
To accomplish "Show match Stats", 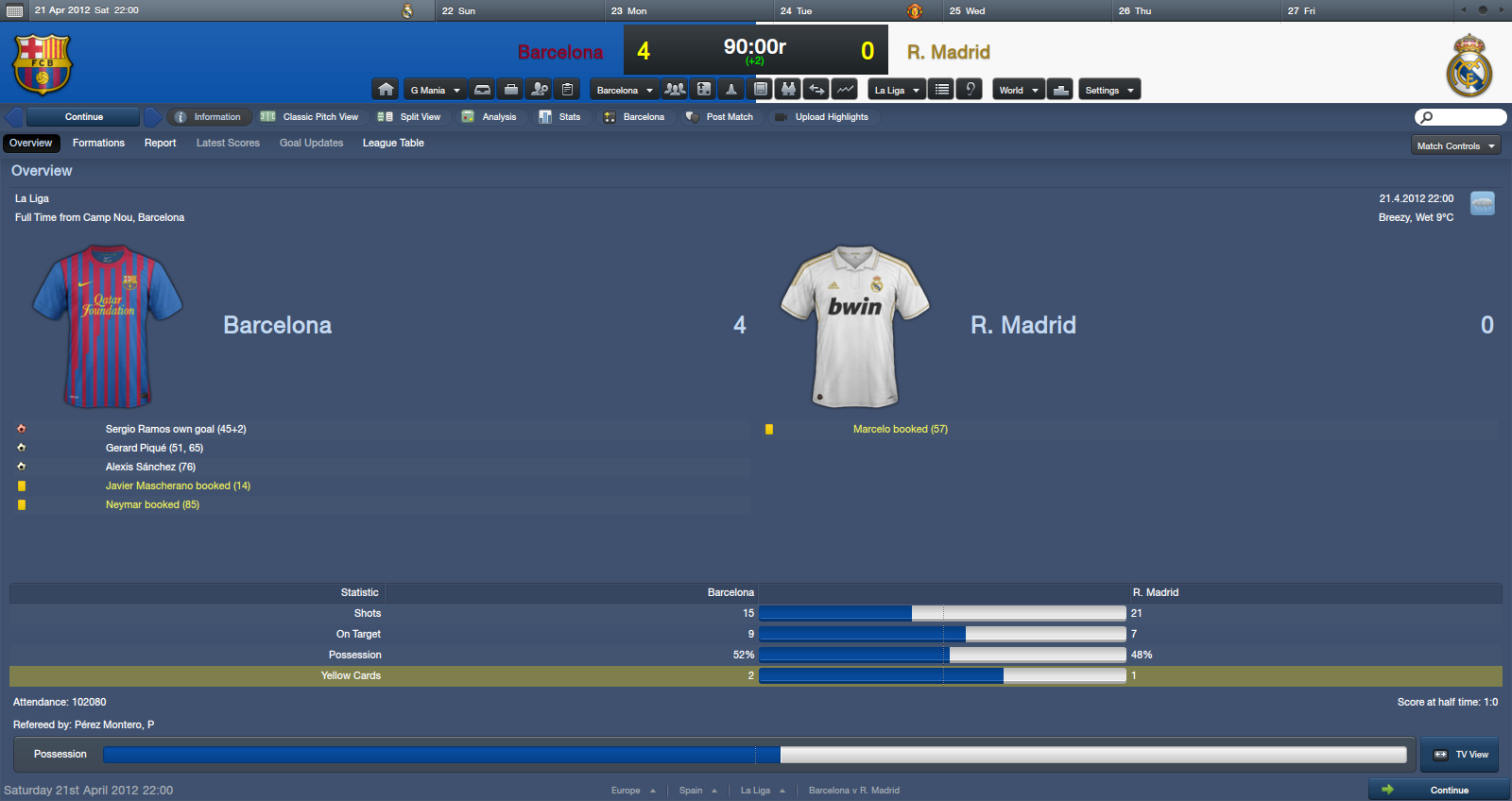I will click(x=560, y=117).
